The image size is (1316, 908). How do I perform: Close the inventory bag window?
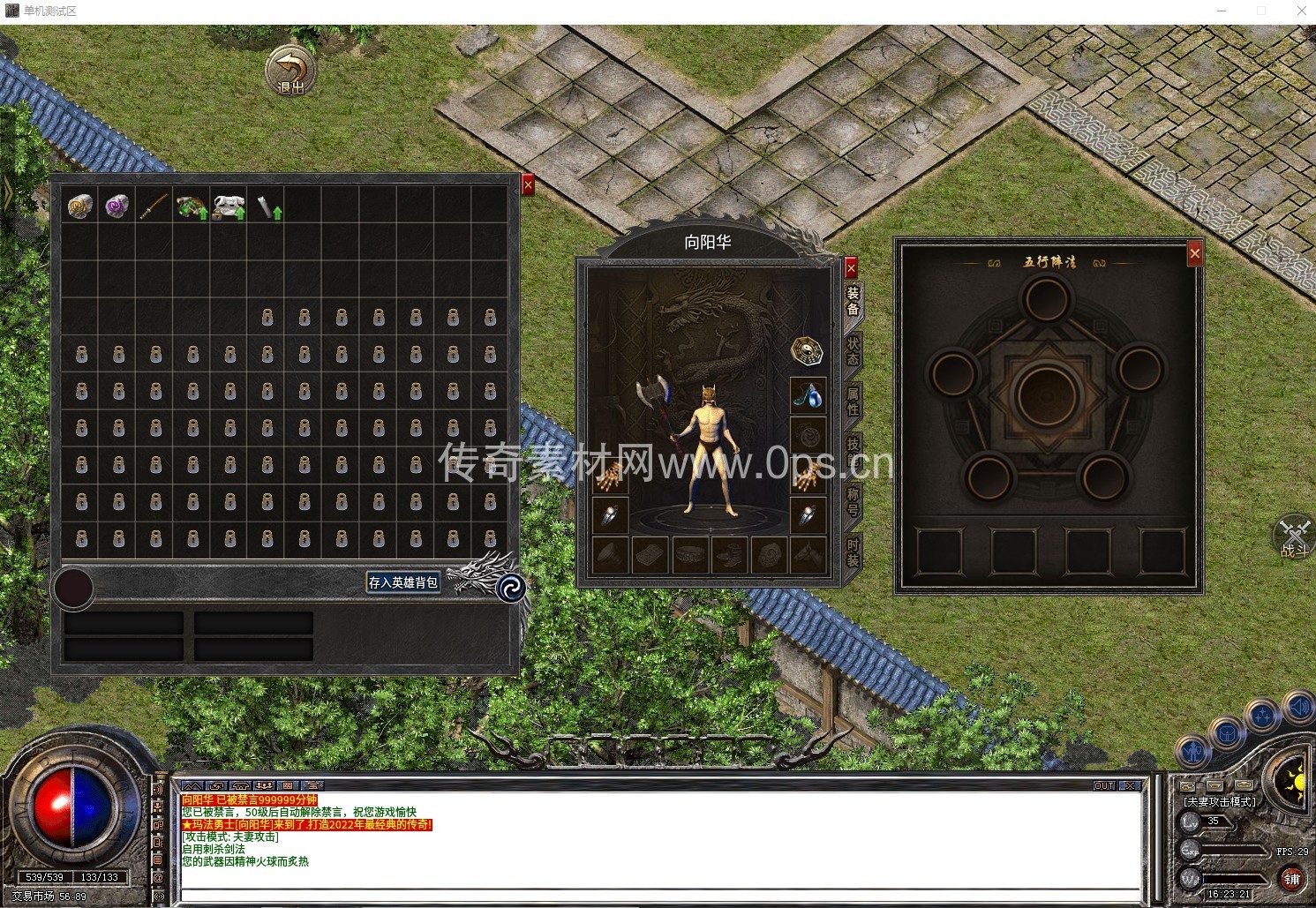528,184
